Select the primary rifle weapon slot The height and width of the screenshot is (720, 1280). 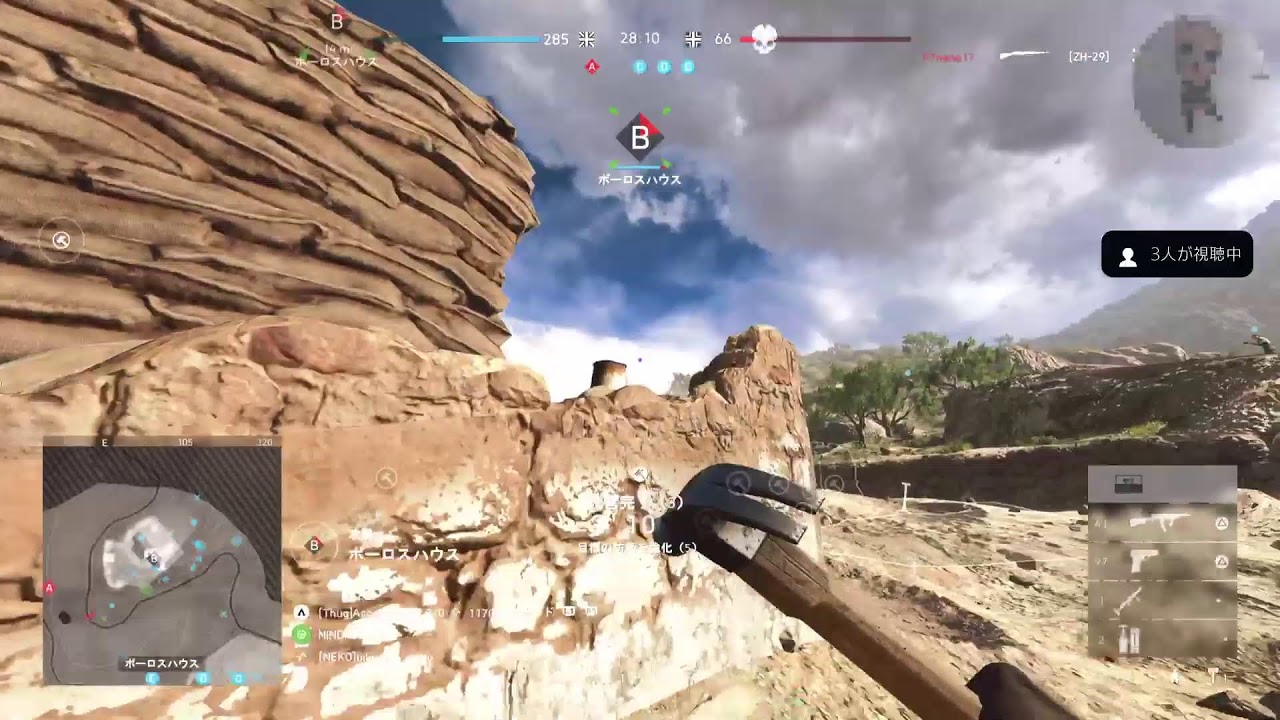tap(1160, 522)
